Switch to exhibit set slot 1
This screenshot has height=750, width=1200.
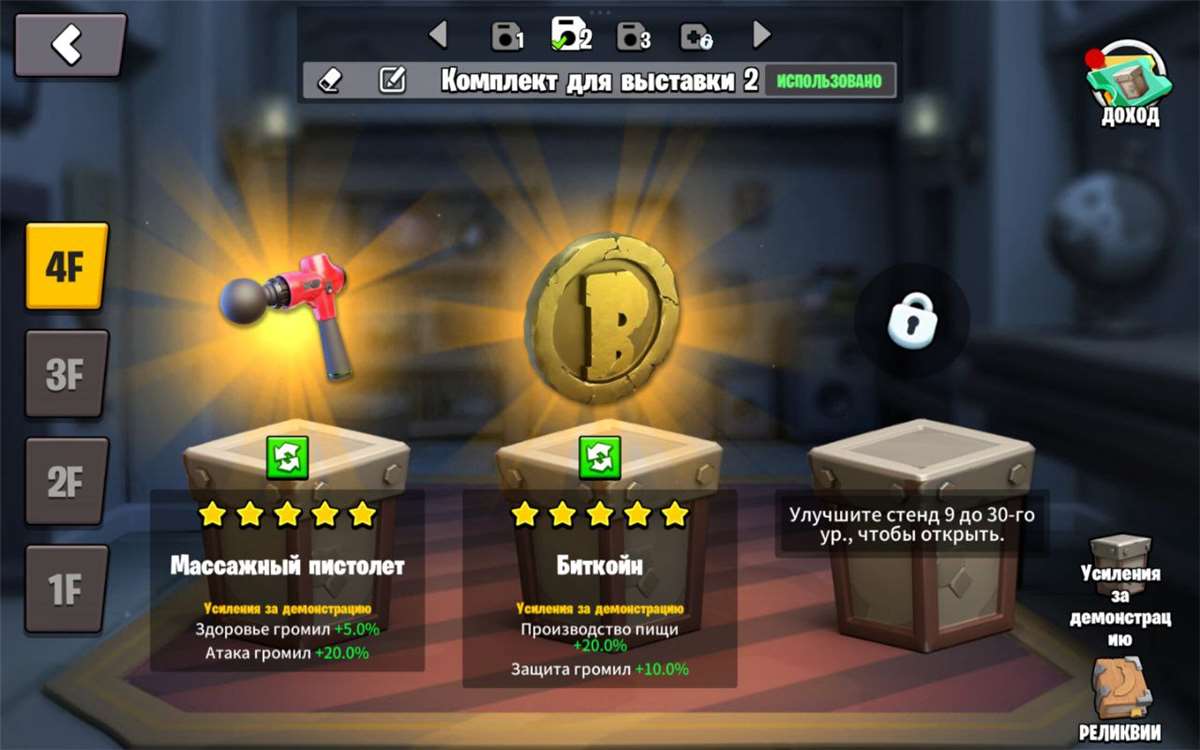coord(507,37)
